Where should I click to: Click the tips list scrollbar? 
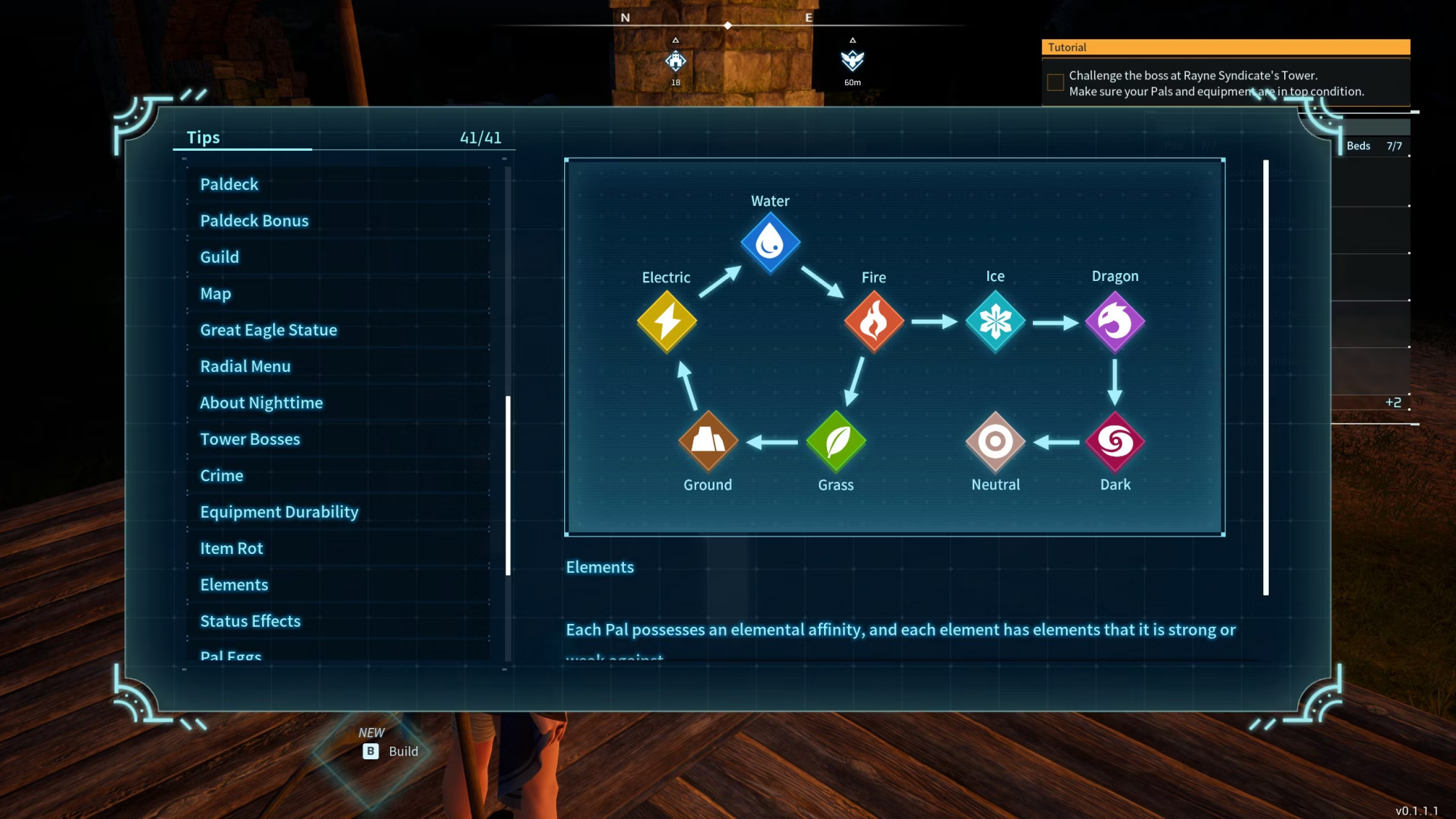coord(507,485)
